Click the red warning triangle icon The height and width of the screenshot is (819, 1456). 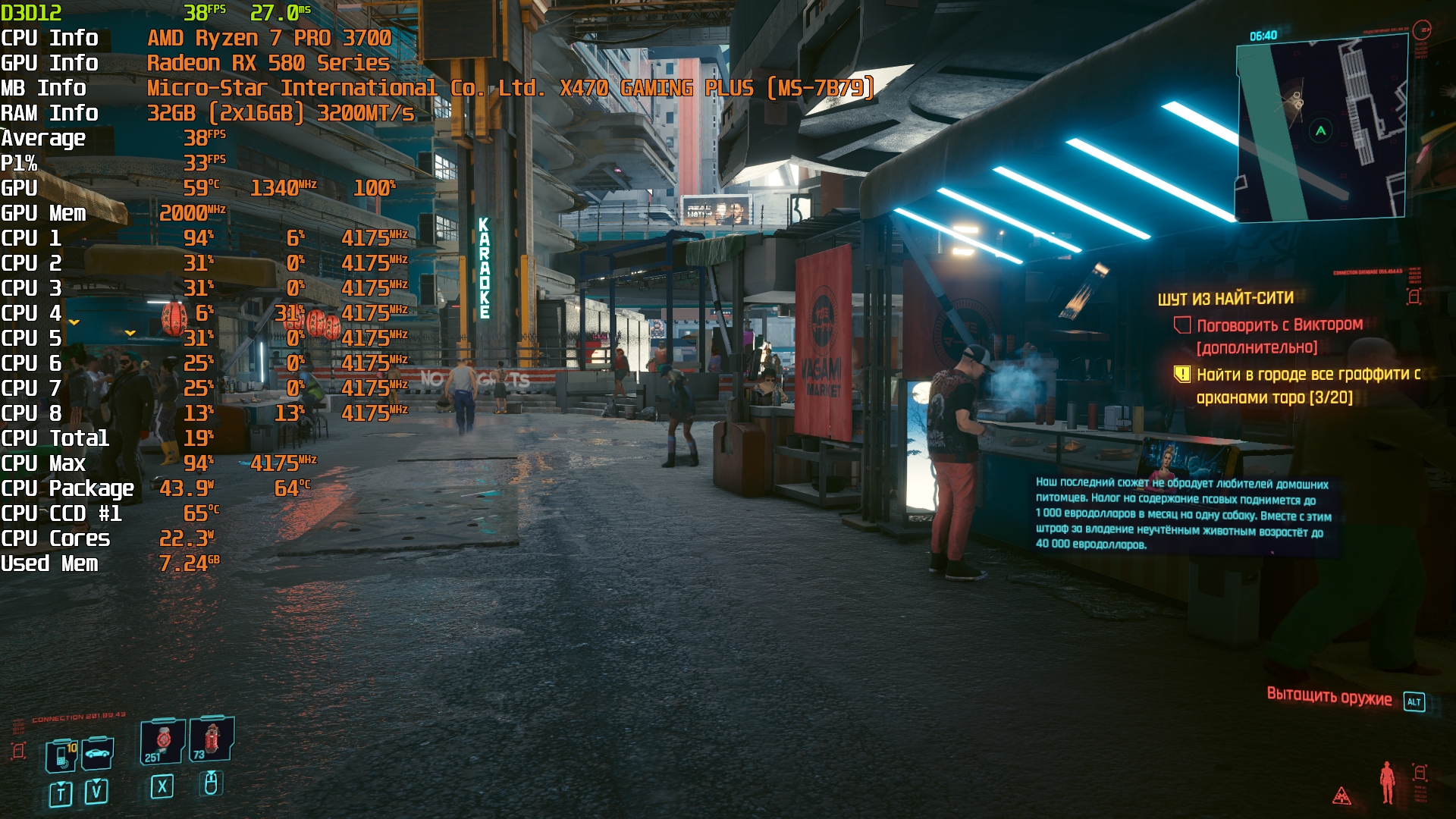1341,795
